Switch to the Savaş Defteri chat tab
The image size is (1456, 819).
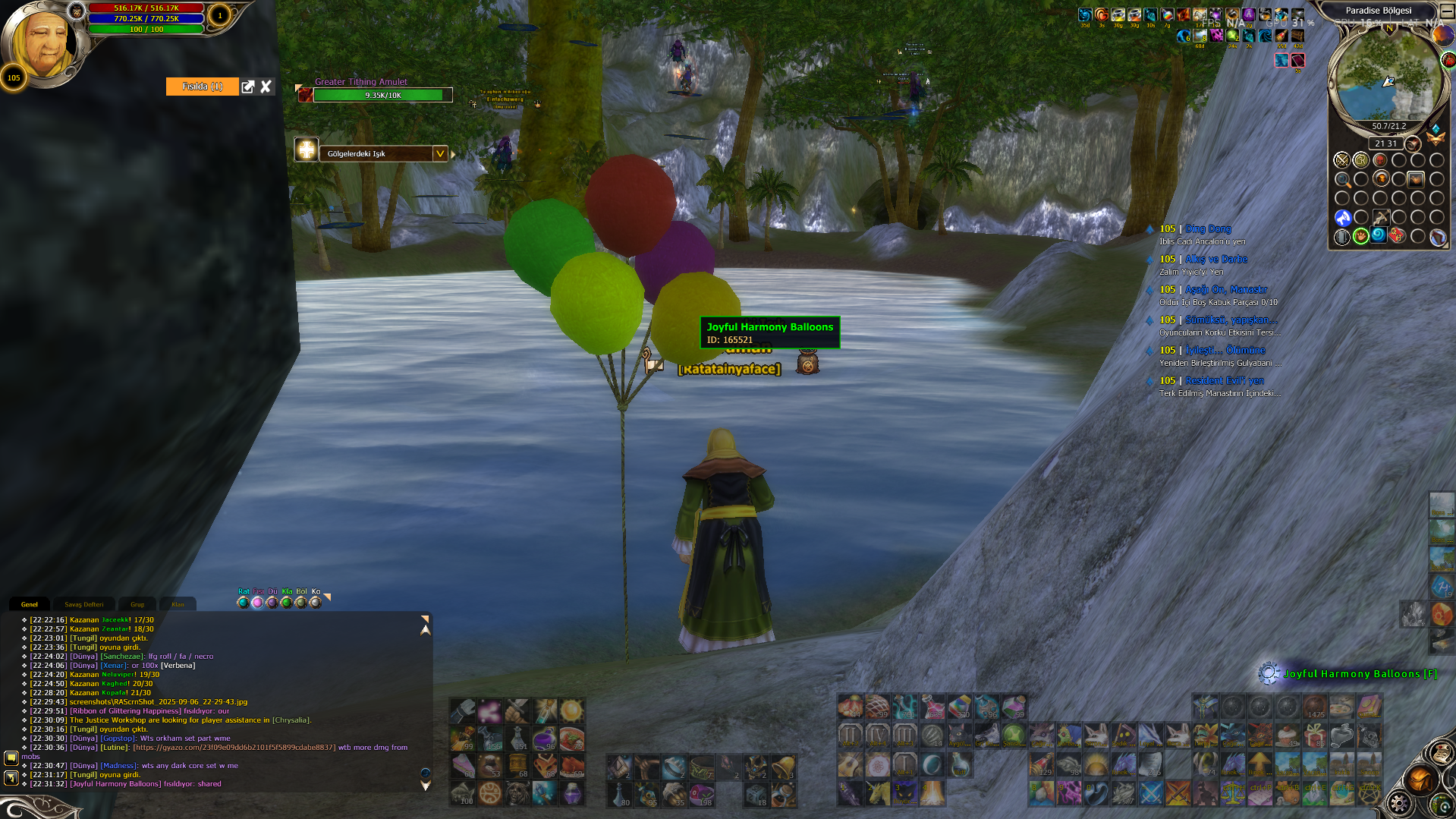83,604
